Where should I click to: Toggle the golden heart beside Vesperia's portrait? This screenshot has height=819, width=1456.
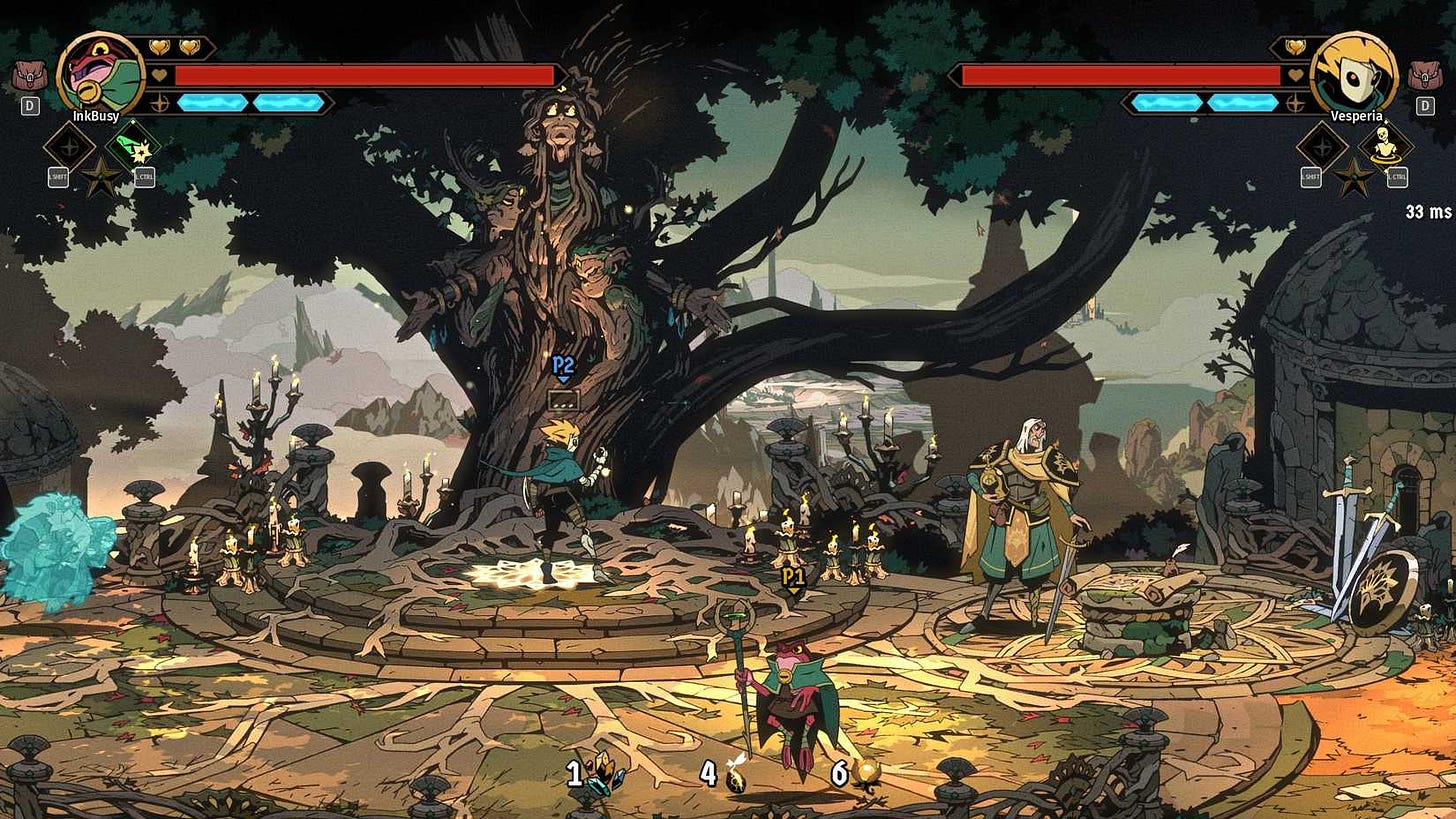[1294, 46]
